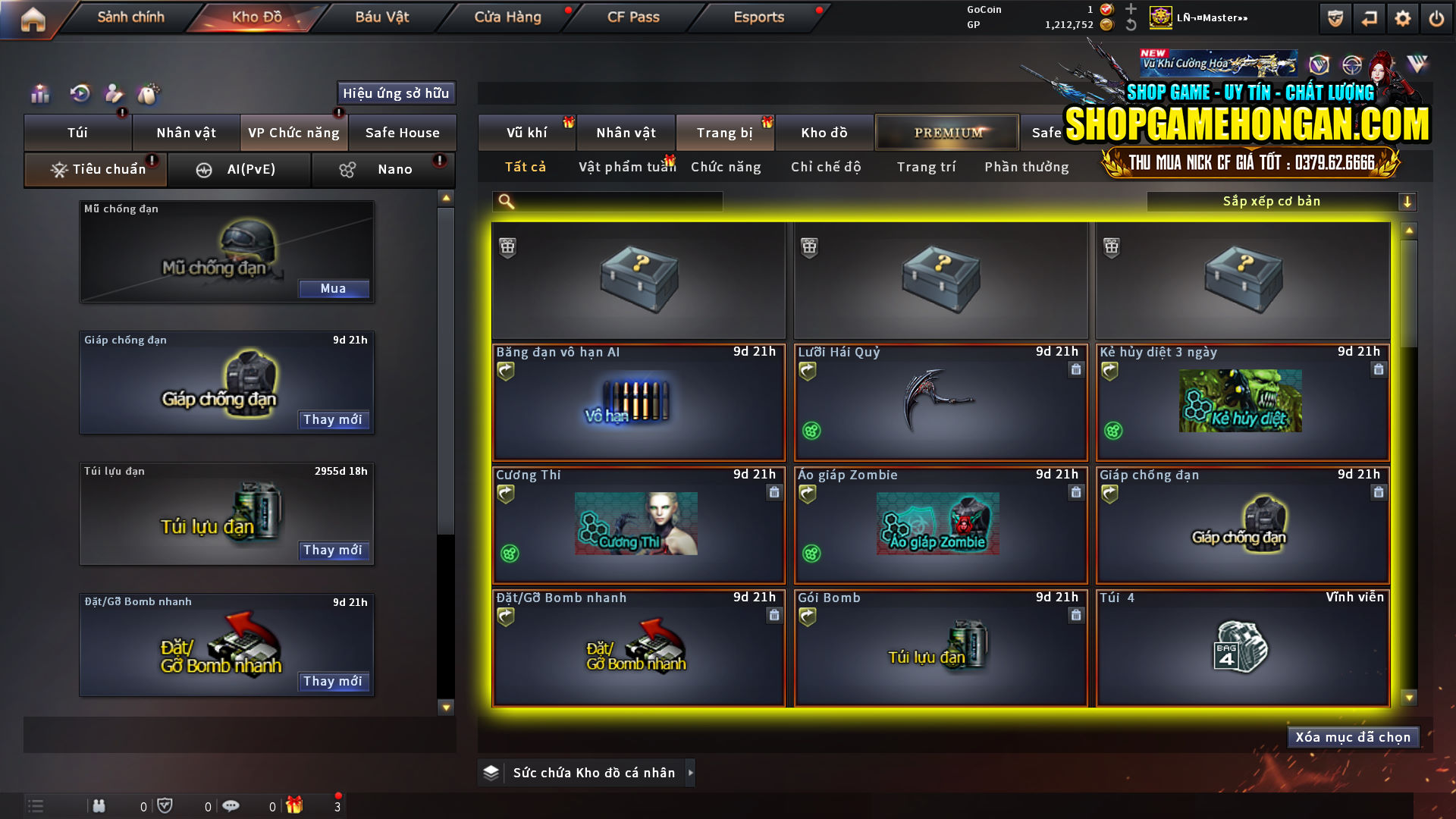Open the gift box notifications icon
Viewport: 1456px width, 819px height.
[297, 805]
